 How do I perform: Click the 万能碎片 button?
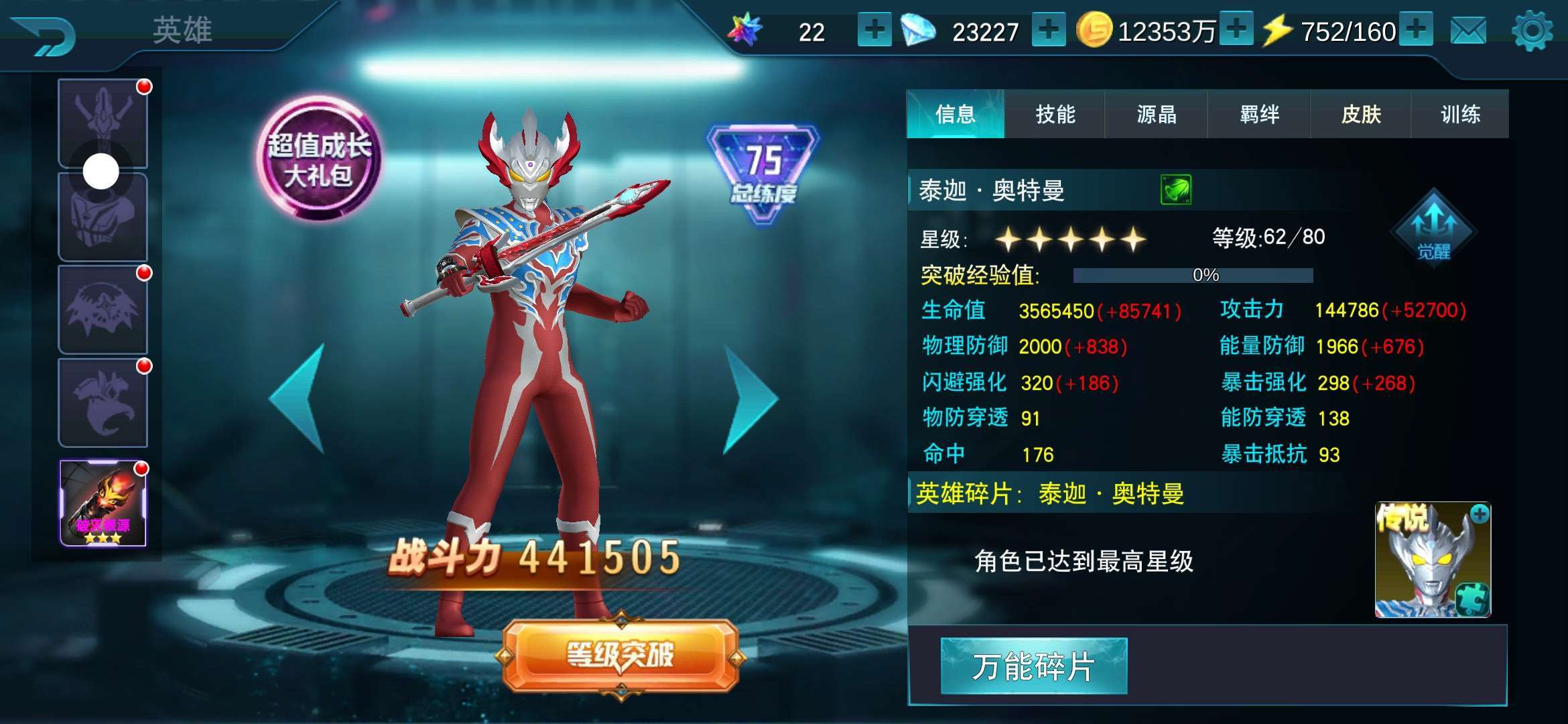[x=1034, y=666]
